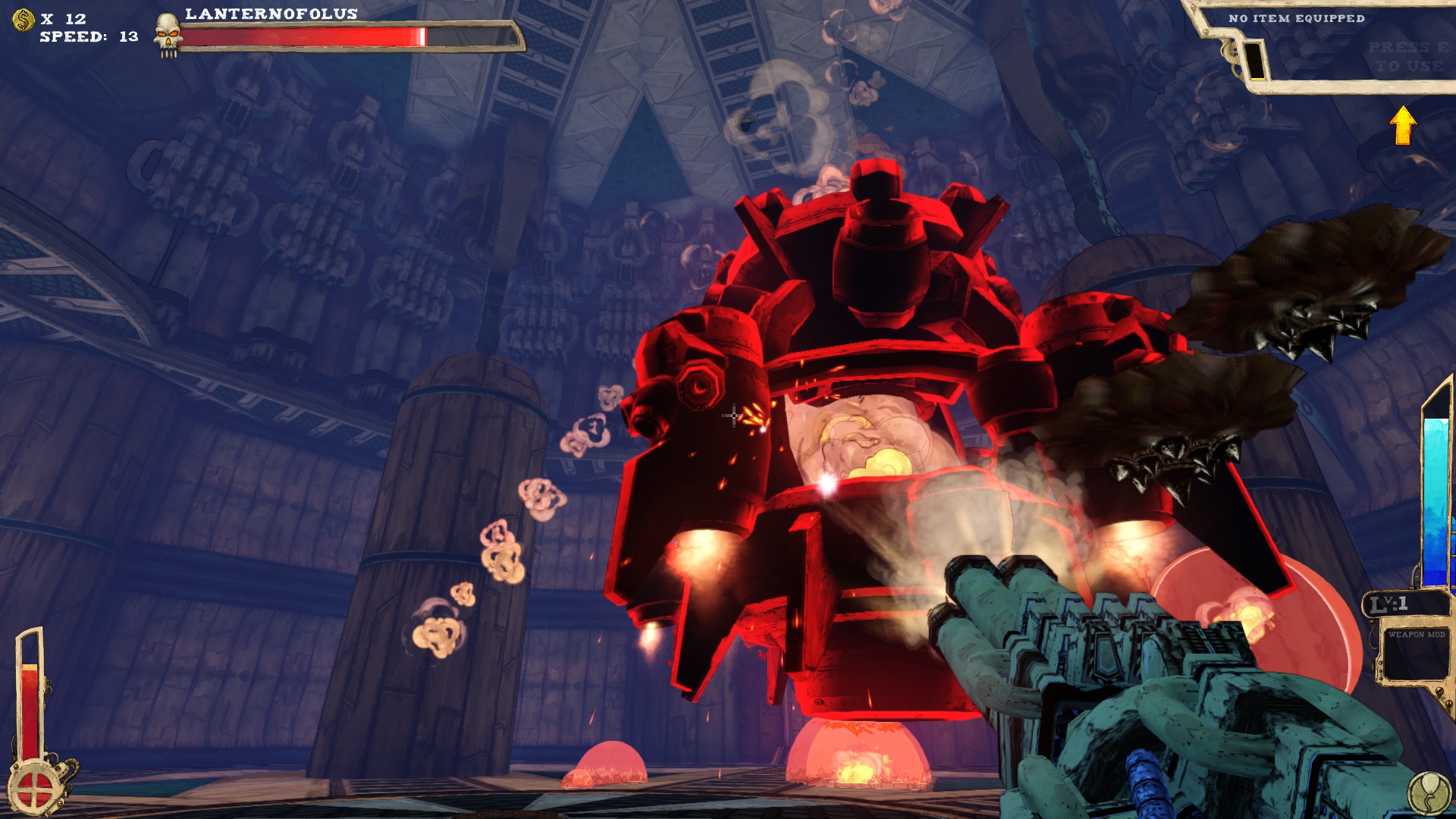This screenshot has width=1456, height=819.
Task: Click the round green badge icon
Action: click(x=1429, y=793)
